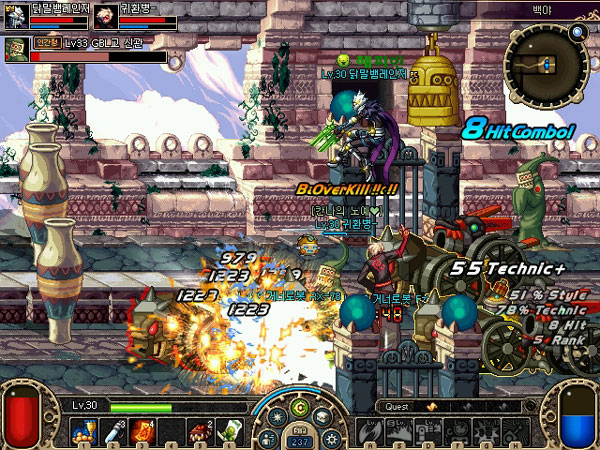Select the white potion vial quickslot
This screenshot has width=600, height=450.
109,431
